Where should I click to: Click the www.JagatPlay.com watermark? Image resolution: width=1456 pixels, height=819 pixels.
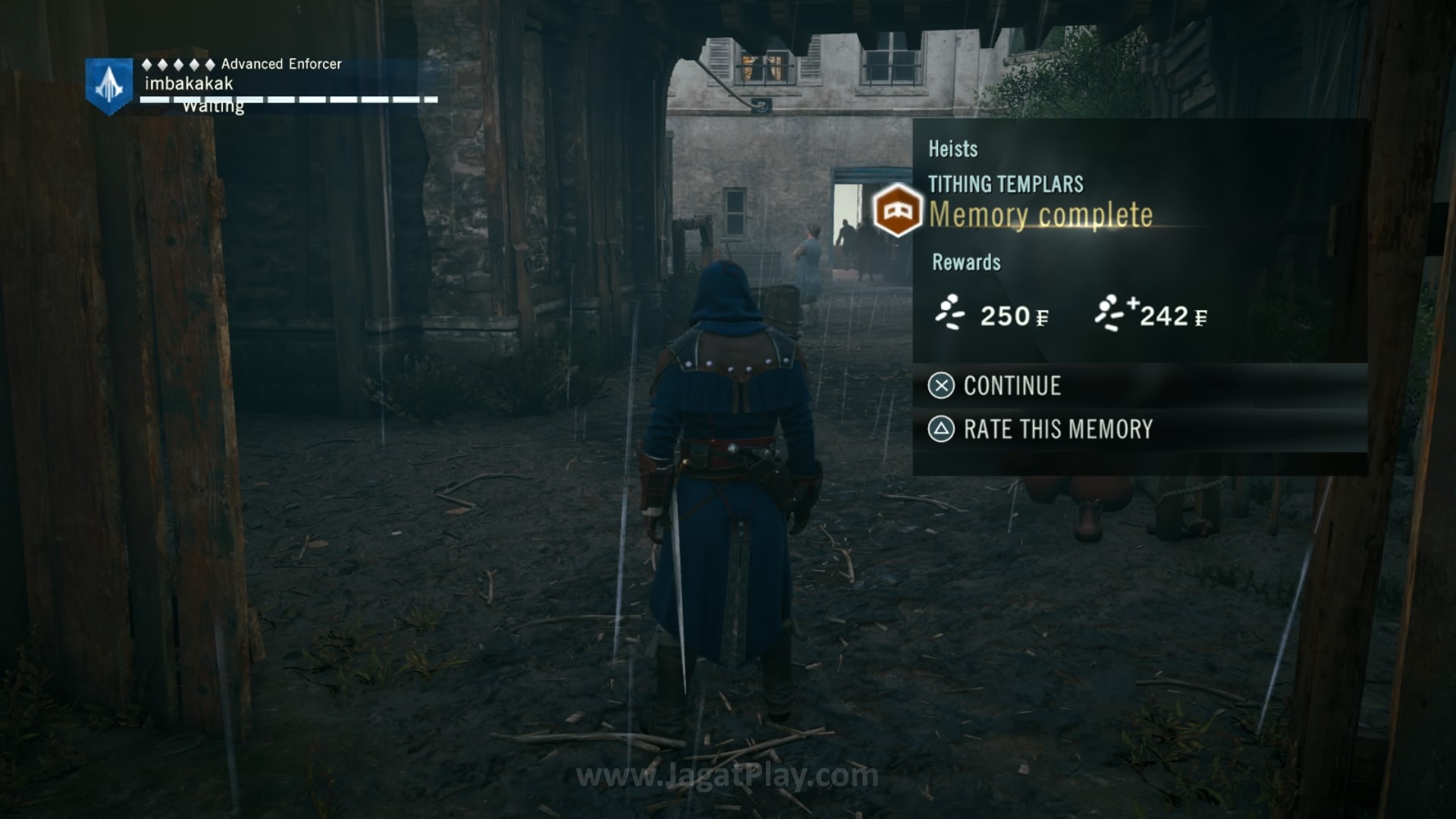728,776
